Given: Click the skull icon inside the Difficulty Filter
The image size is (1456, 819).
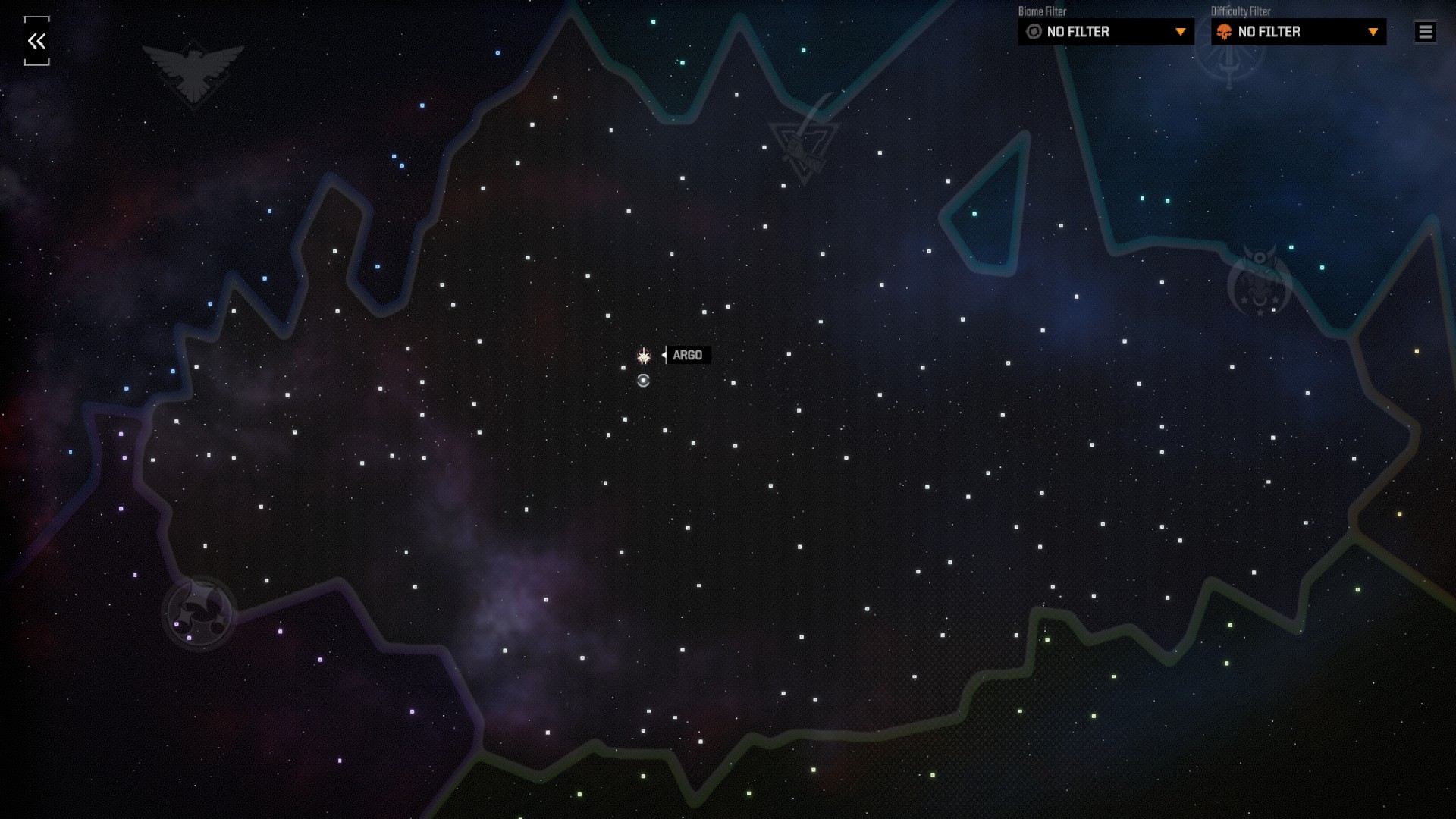Looking at the screenshot, I should 1224,32.
